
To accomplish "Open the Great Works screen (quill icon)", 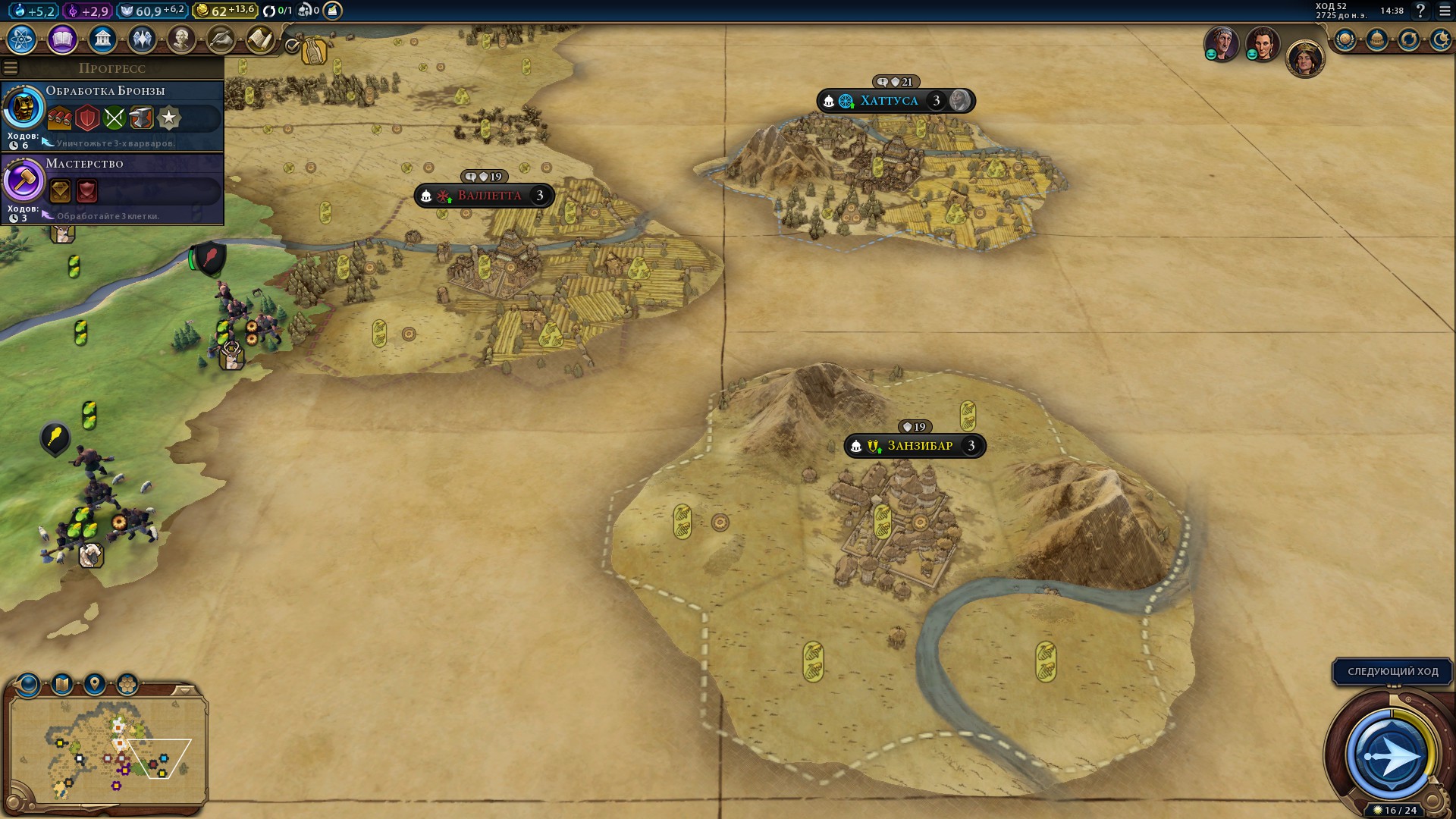I will coord(223,39).
